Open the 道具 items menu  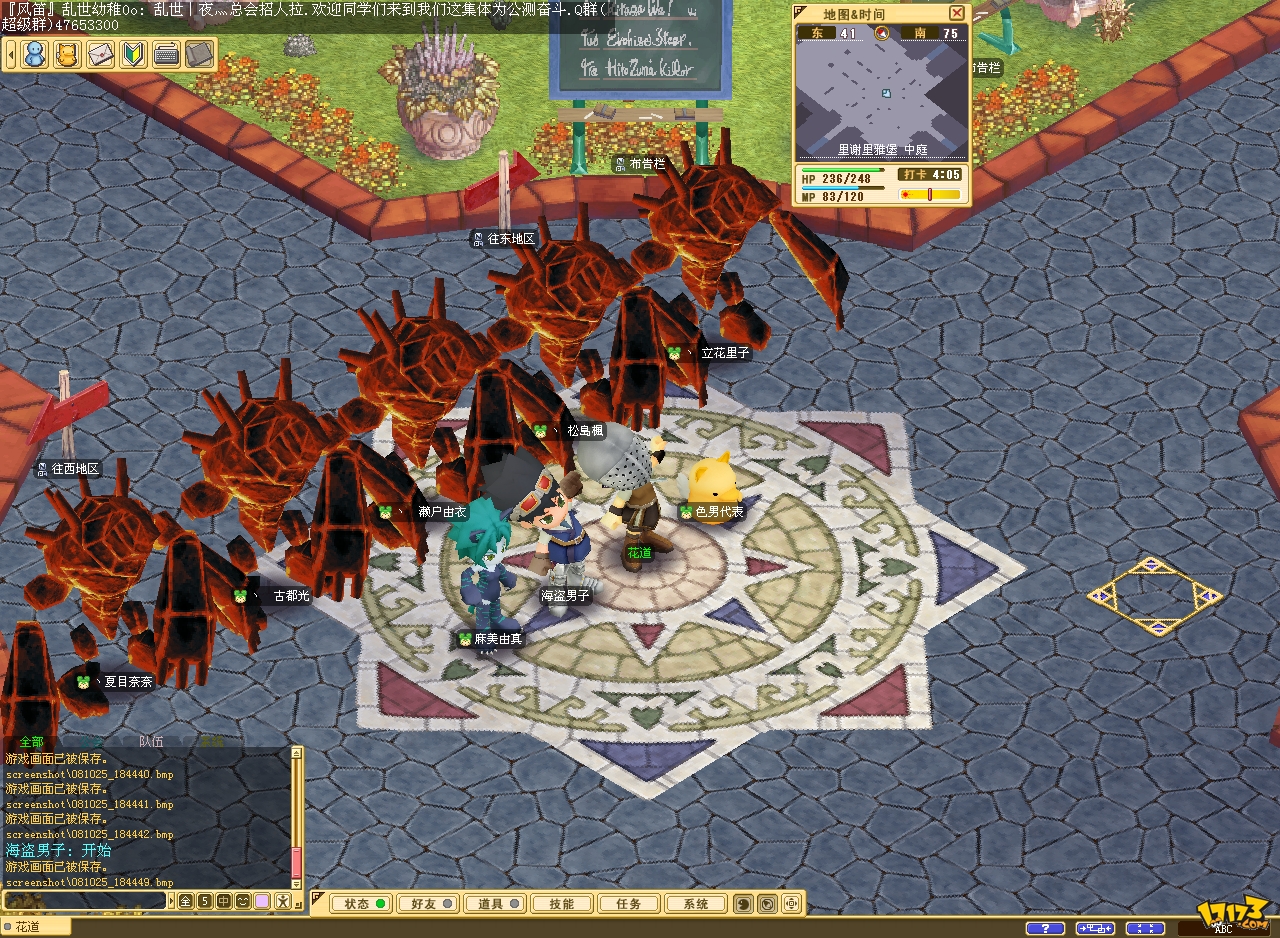(x=498, y=904)
